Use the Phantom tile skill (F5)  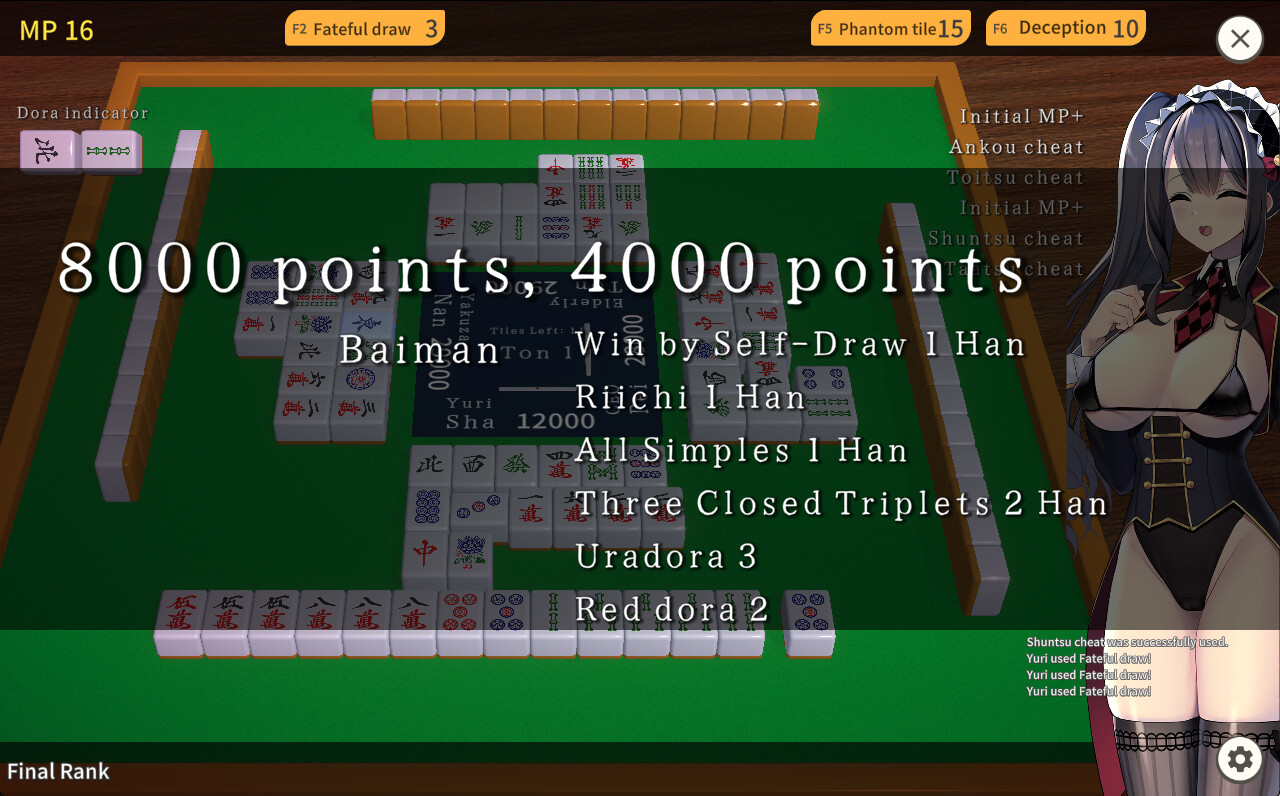[889, 28]
